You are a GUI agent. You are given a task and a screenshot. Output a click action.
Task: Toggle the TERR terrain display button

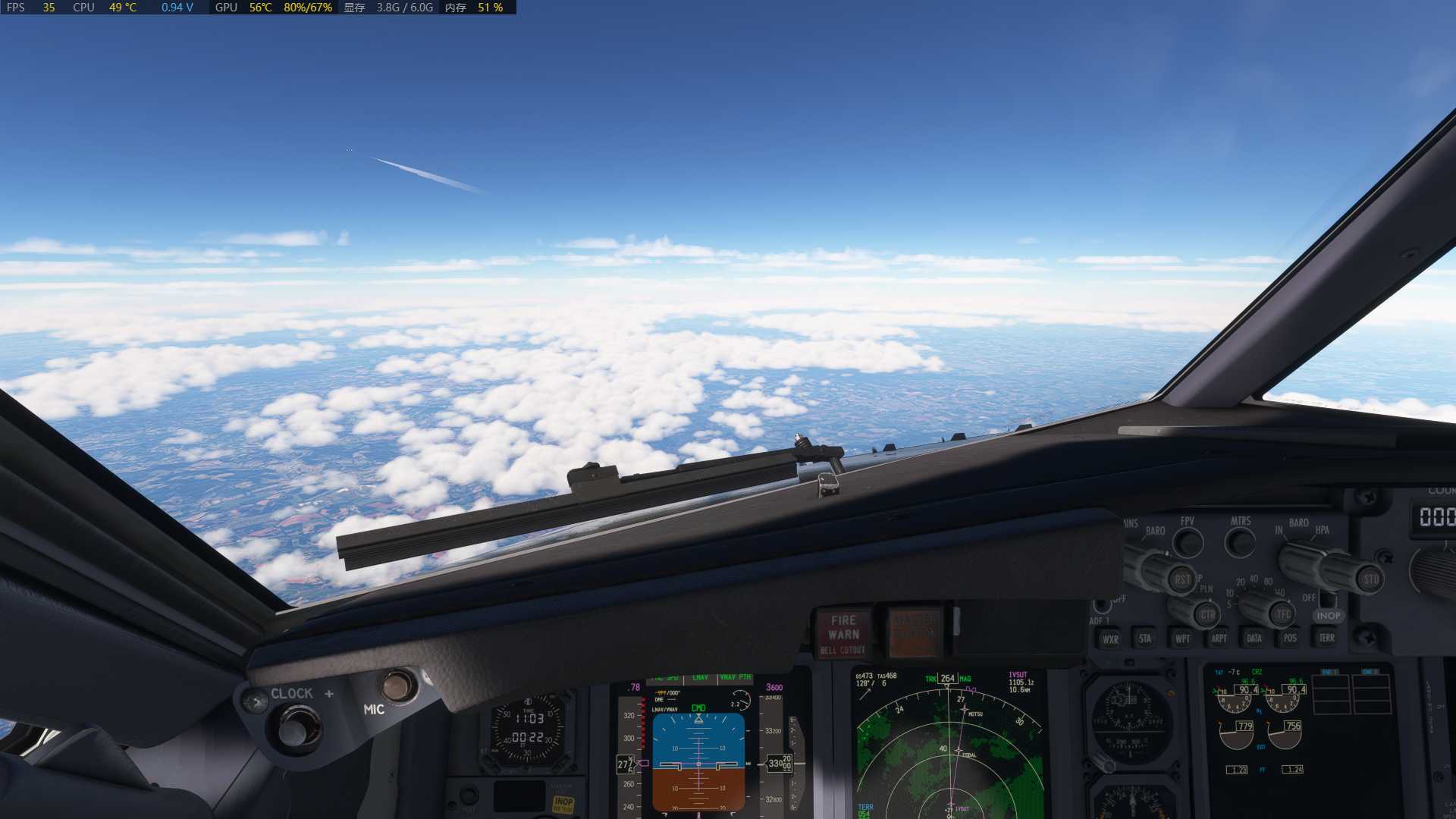pyautogui.click(x=1326, y=639)
